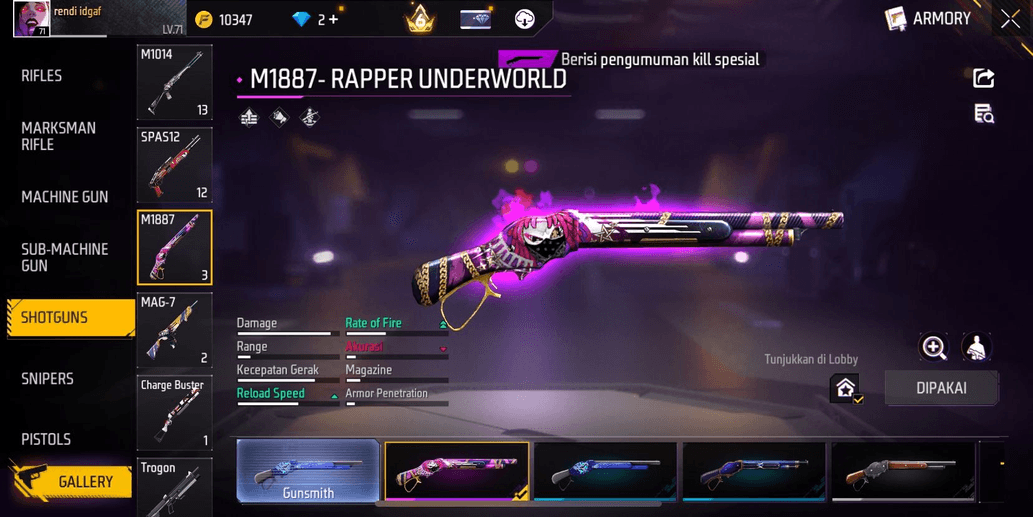
Task: Toggle Tunjukkan di Lobby house icon
Action: (845, 388)
